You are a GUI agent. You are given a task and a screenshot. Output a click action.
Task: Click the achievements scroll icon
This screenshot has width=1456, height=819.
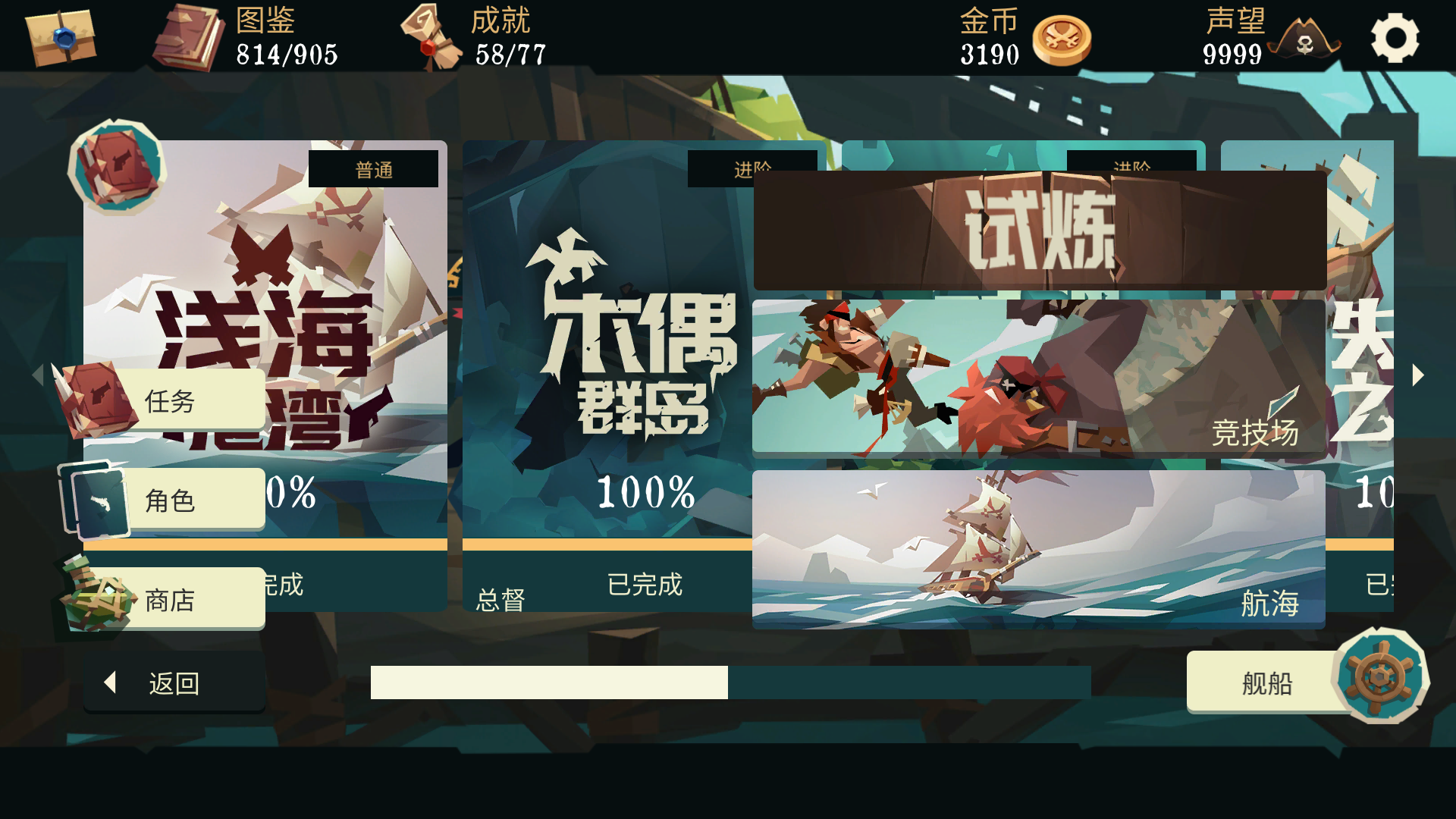pyautogui.click(x=434, y=36)
